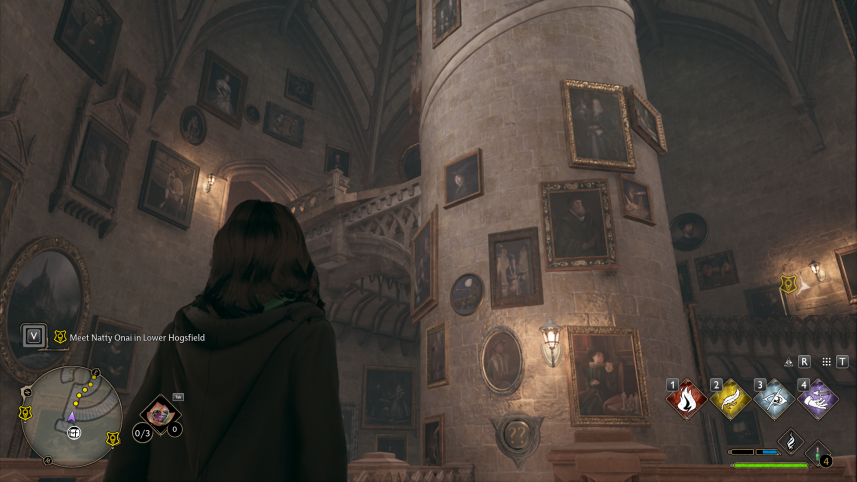Use the green Wiggenweld potion slot
Screen dimensions: 857x482
tap(818, 455)
